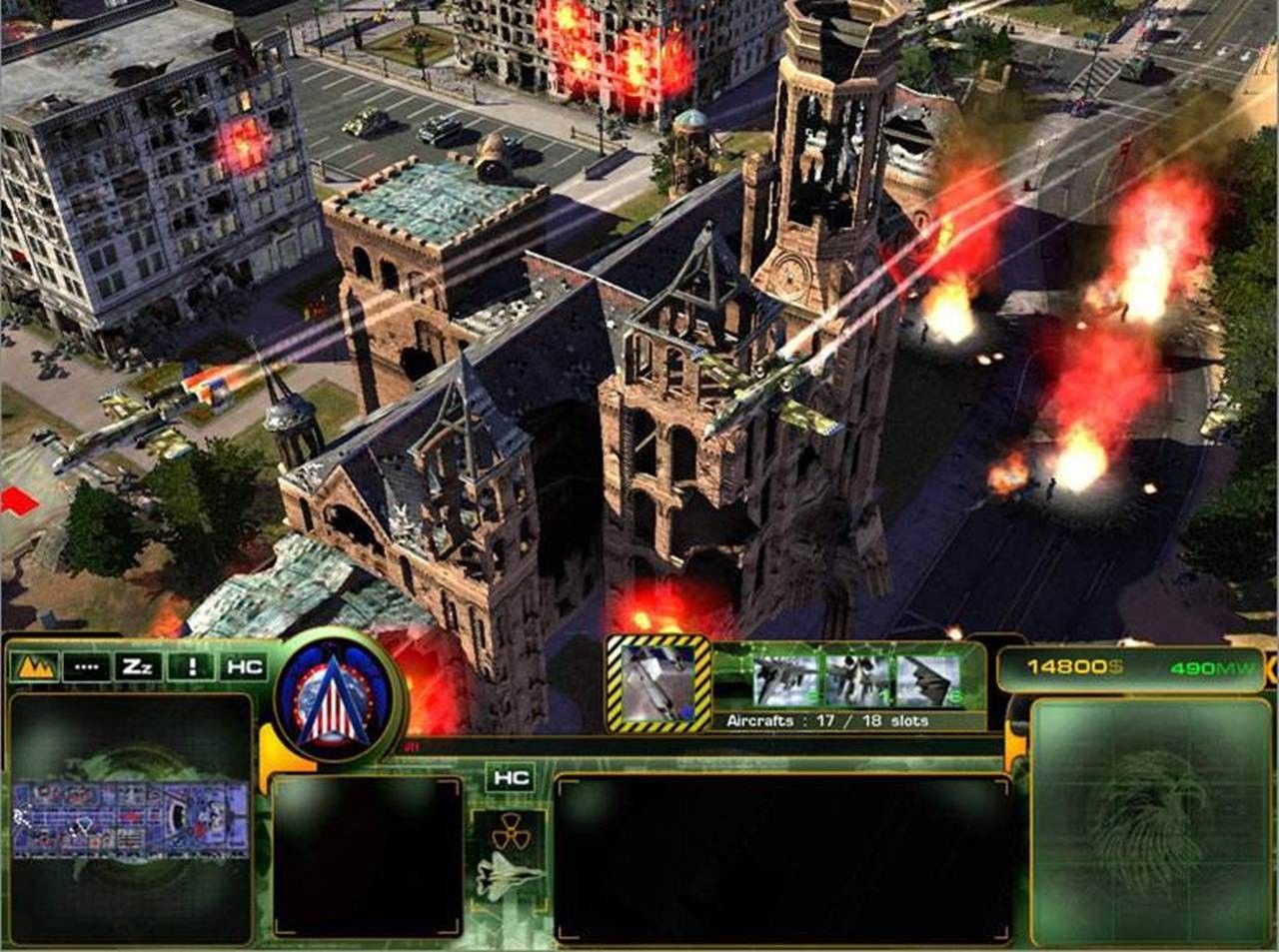Click the HC button next to the exclamation mark
Viewport: 1279px width, 952px height.
(243, 666)
